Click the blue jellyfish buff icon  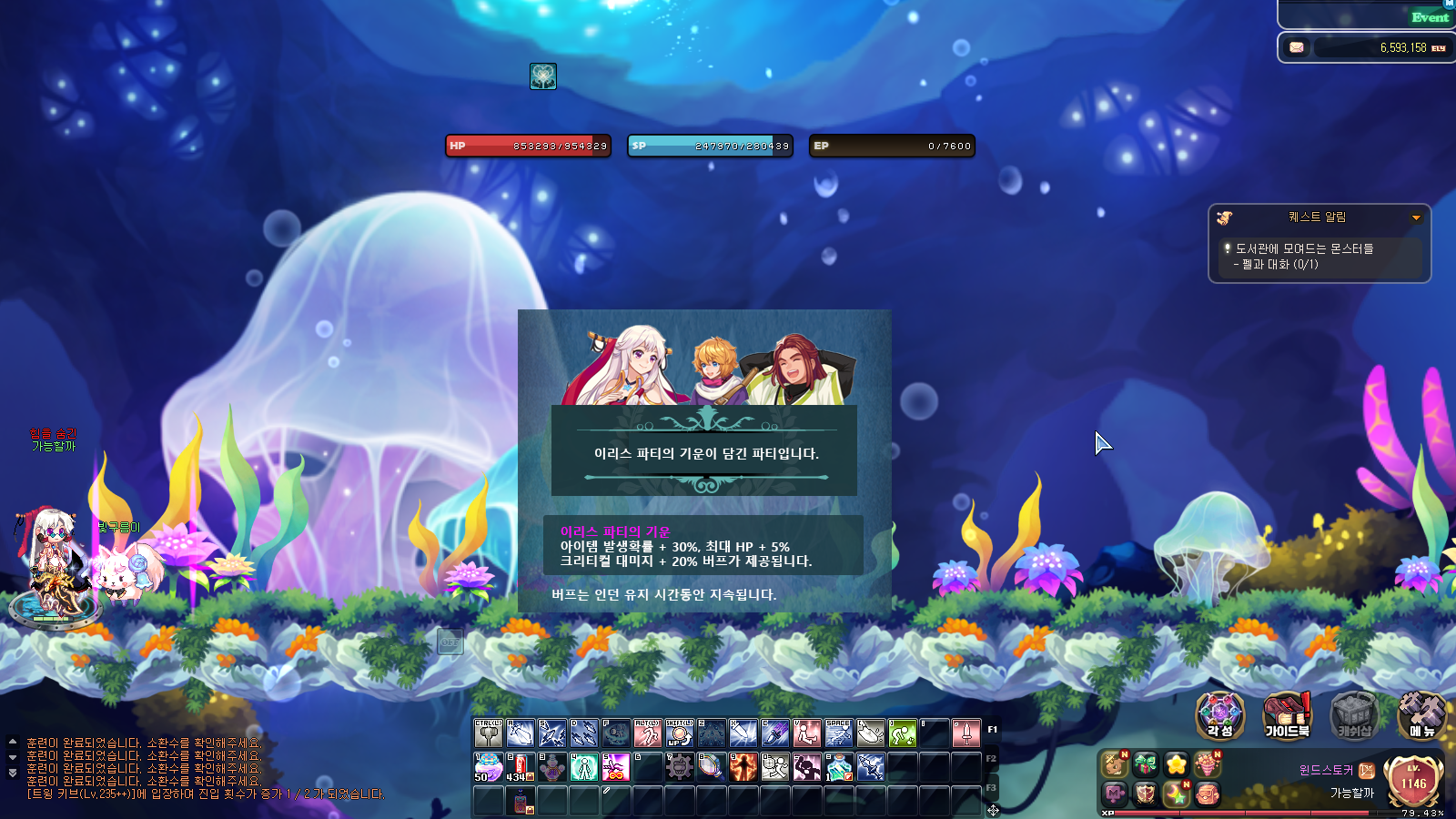tap(543, 76)
